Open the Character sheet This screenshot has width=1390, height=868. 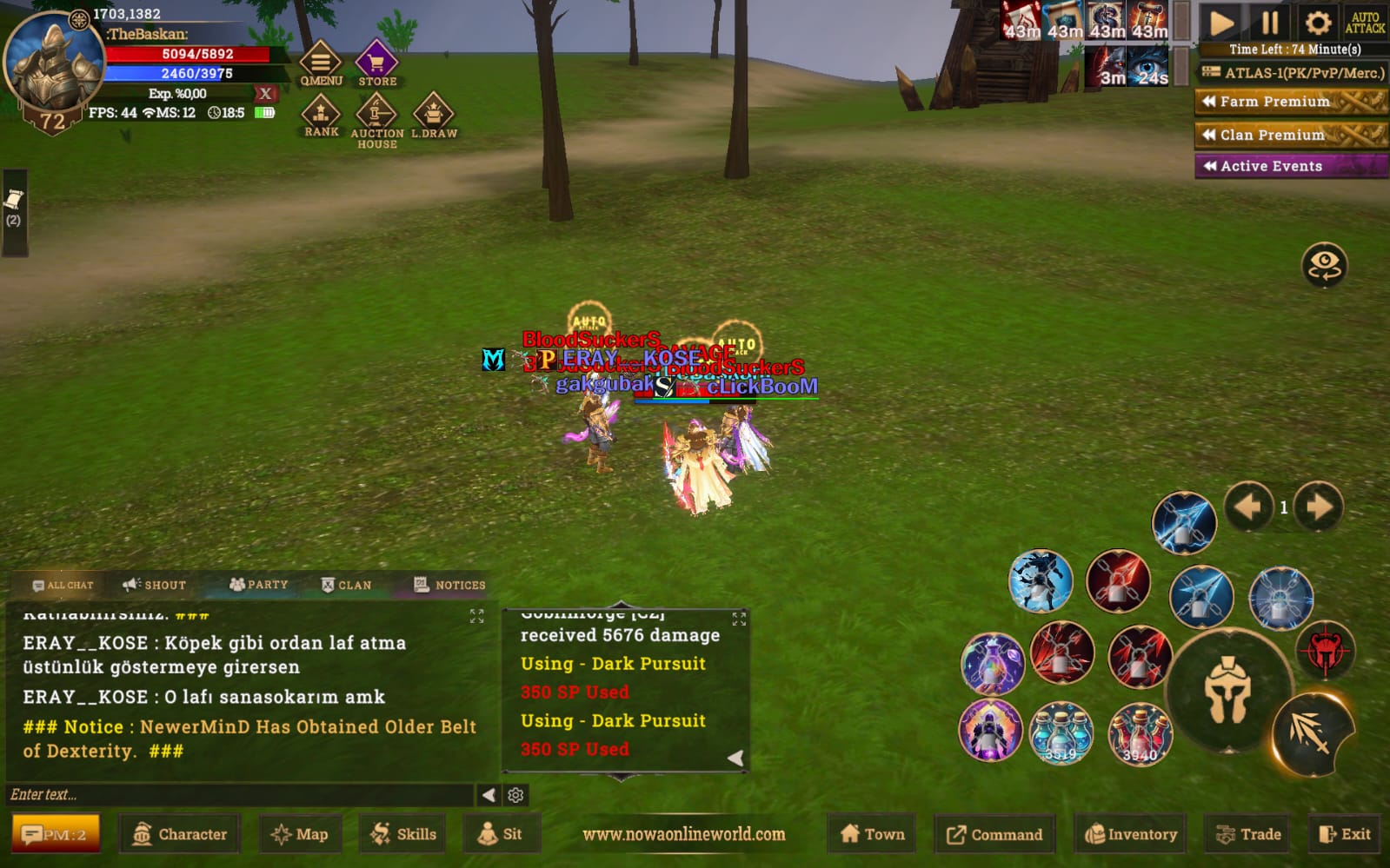[180, 834]
